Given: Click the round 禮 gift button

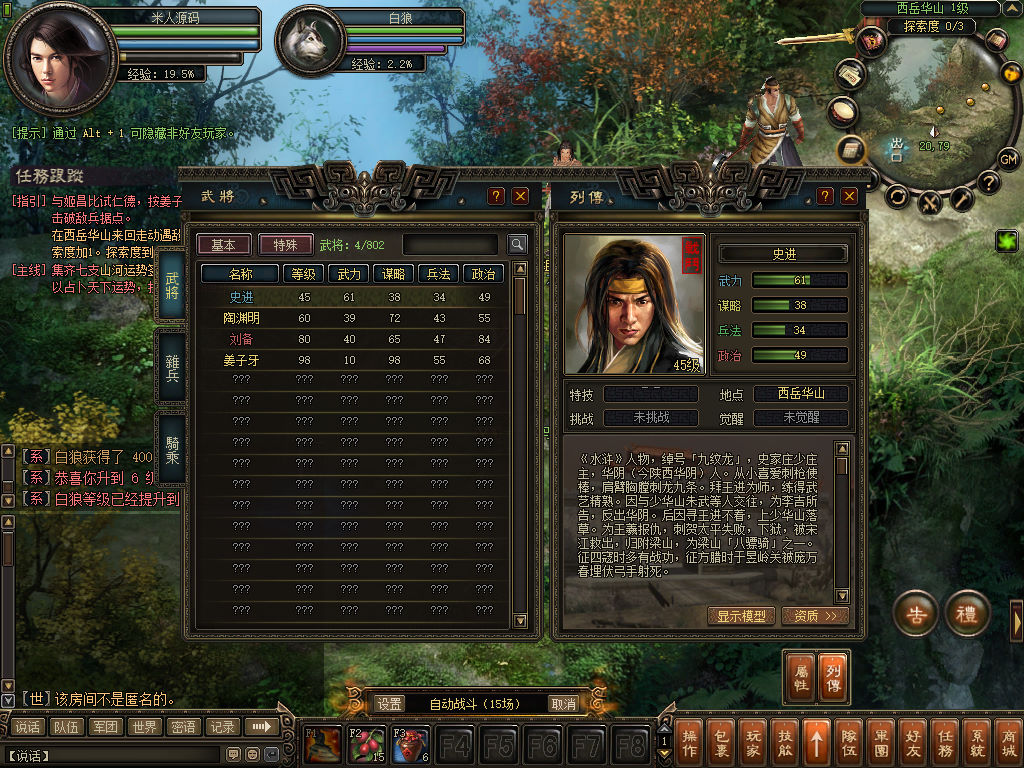Looking at the screenshot, I should [x=967, y=614].
